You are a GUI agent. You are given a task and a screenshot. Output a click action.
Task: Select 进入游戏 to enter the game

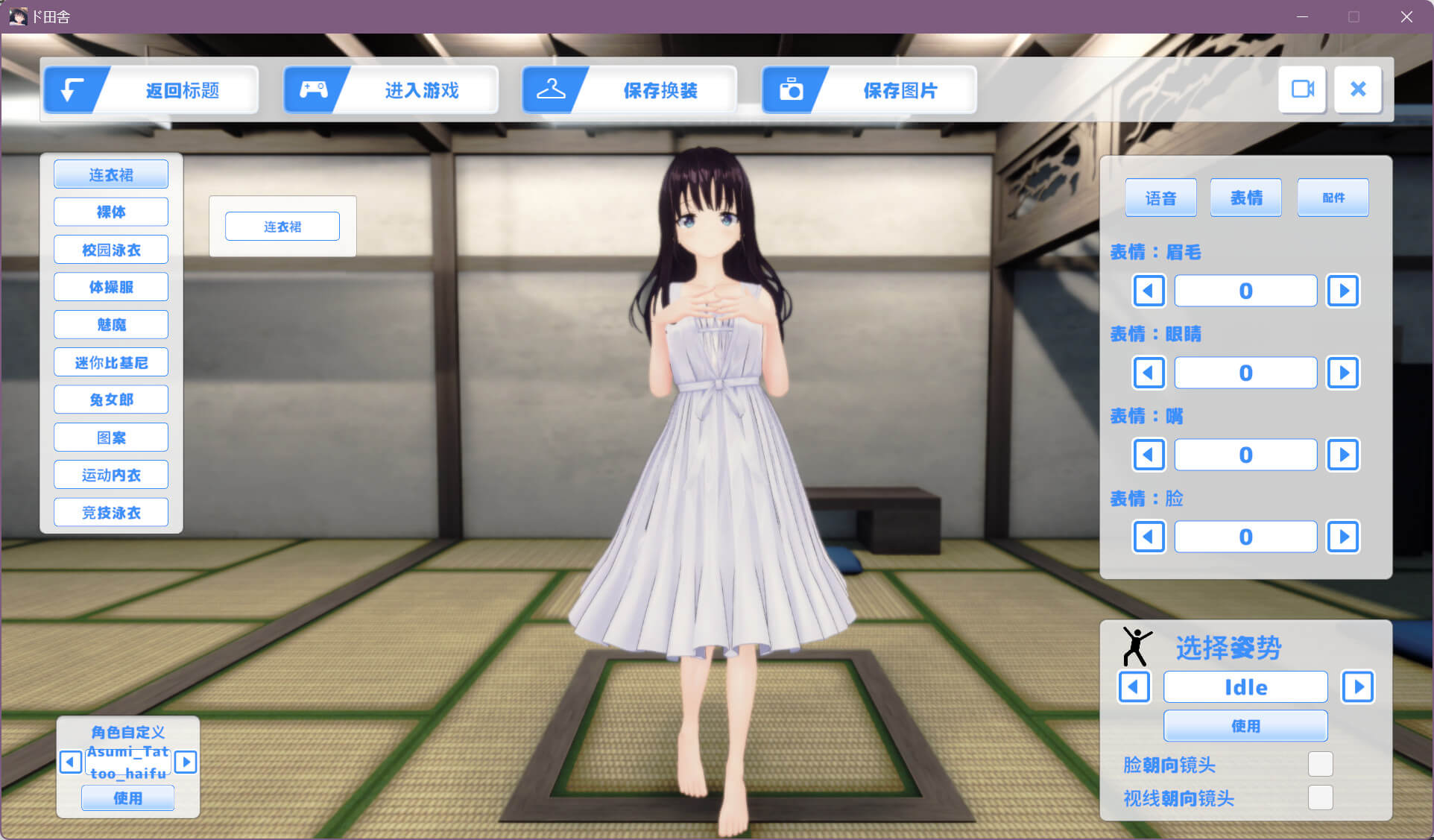[391, 90]
